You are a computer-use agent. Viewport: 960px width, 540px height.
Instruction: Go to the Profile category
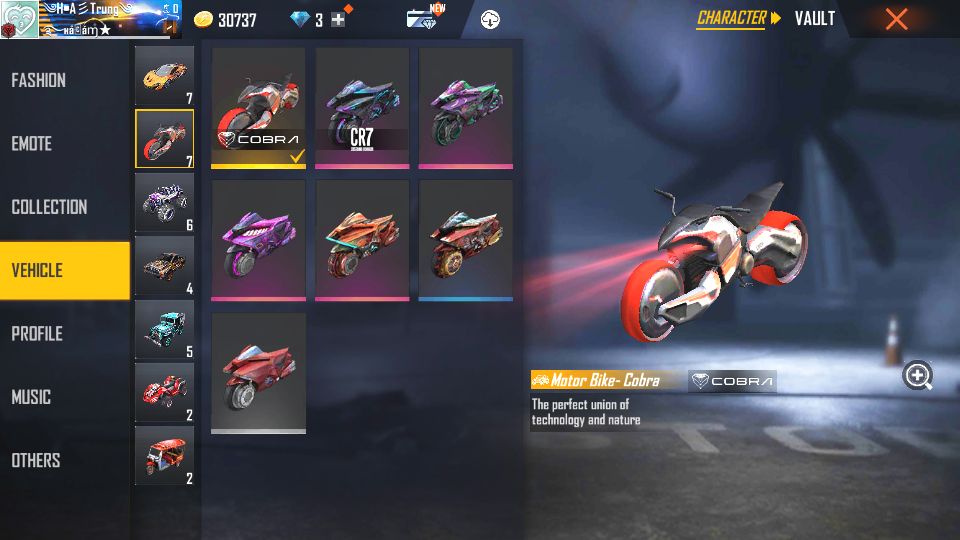point(38,334)
